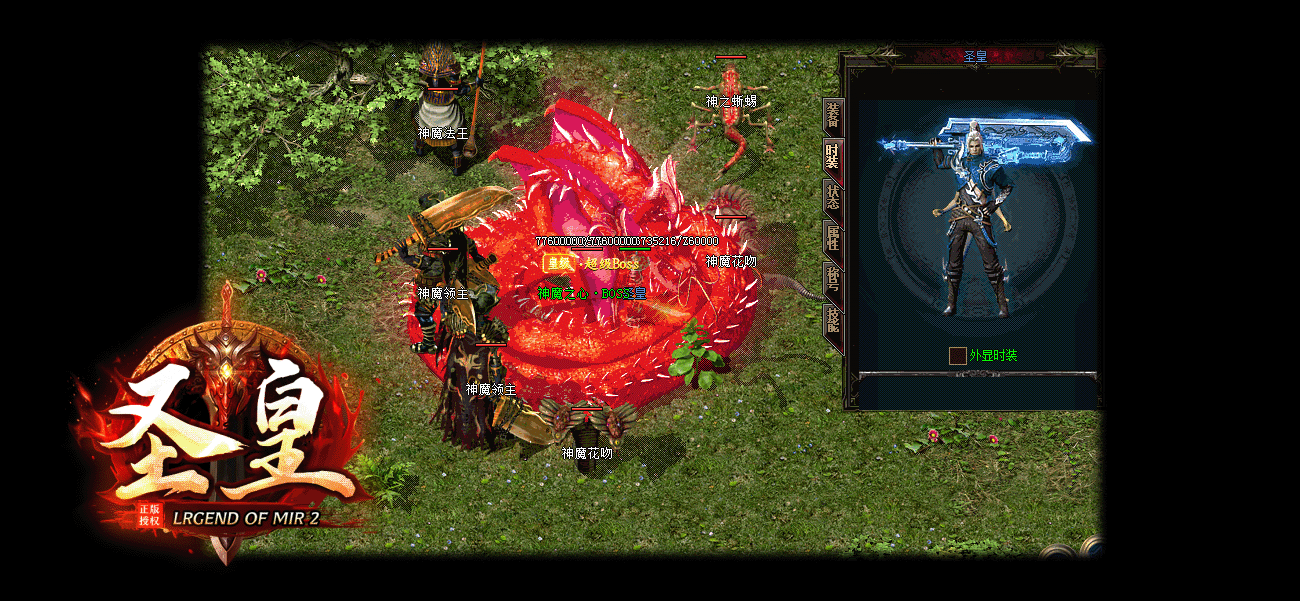Toggle the 外显时装 checkbox

(958, 355)
